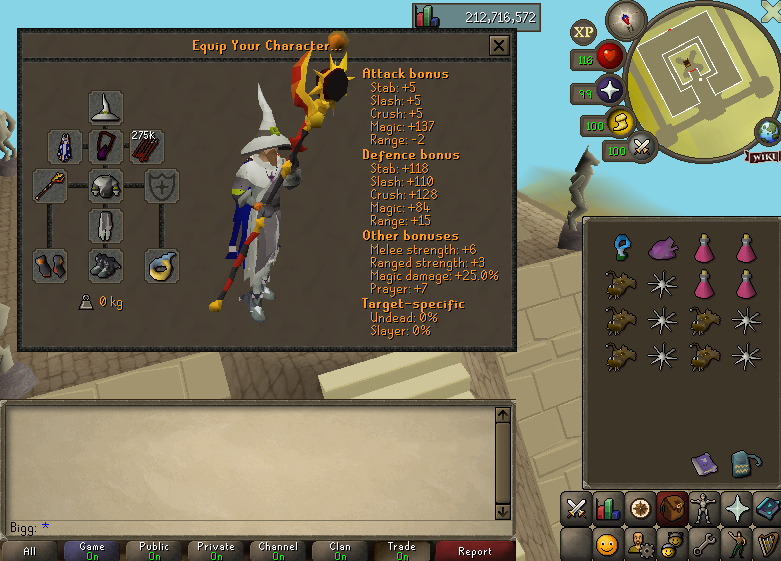
Task: Toggle the run energy orb
Action: click(x=621, y=124)
